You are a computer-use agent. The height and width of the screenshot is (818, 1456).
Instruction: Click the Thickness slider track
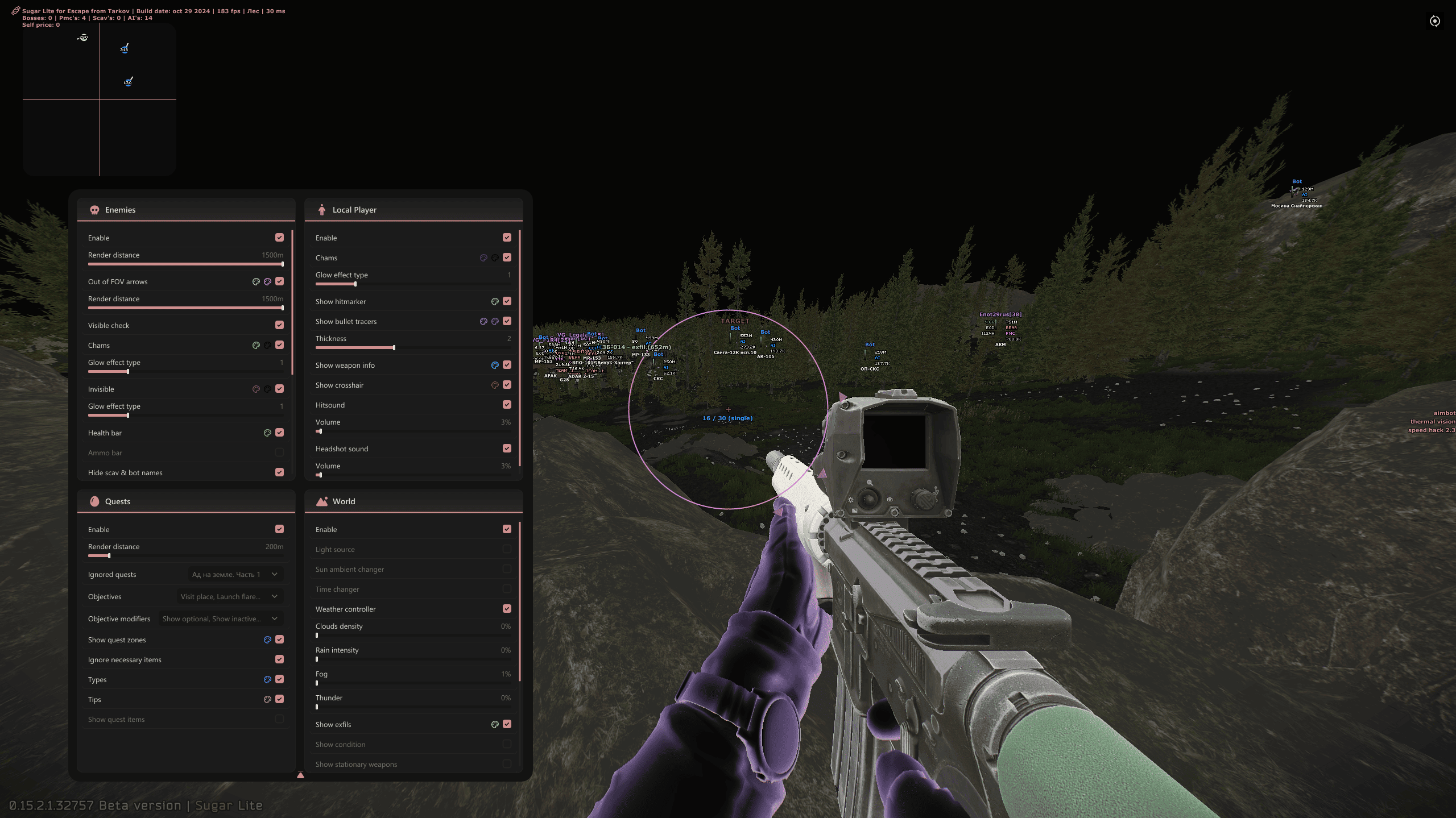[413, 347]
